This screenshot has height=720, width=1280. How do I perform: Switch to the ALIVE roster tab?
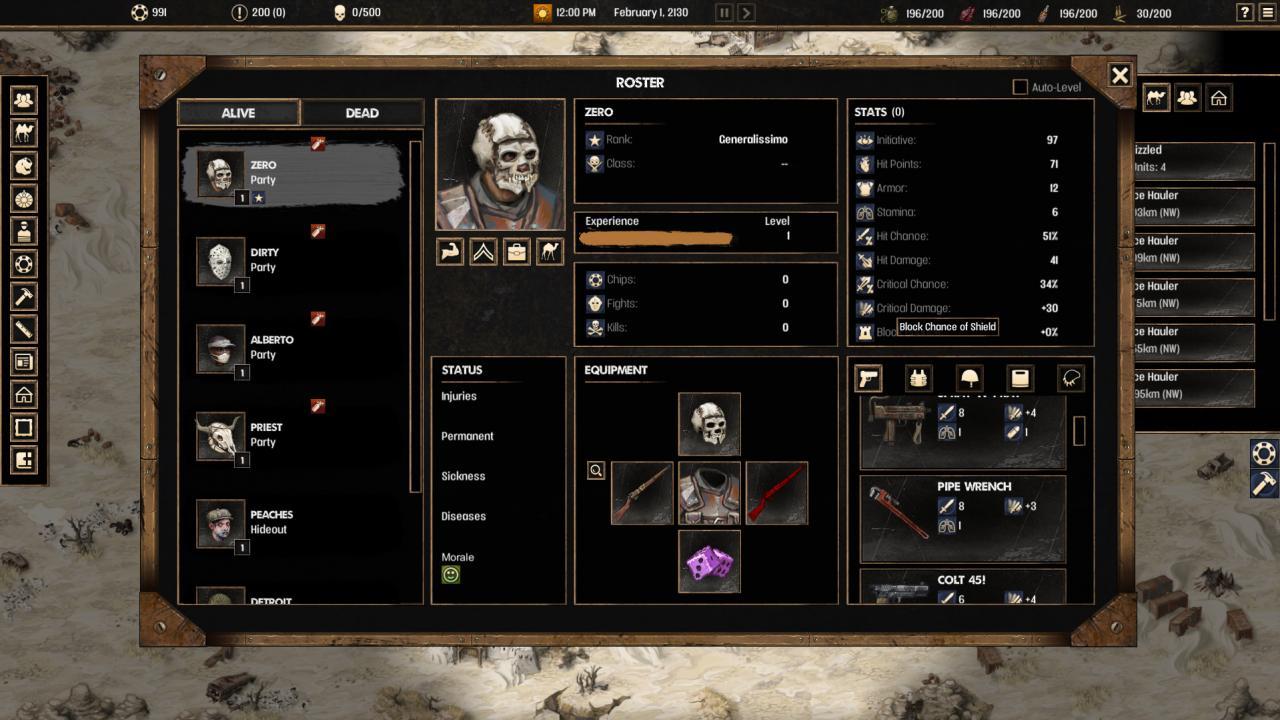[x=238, y=113]
